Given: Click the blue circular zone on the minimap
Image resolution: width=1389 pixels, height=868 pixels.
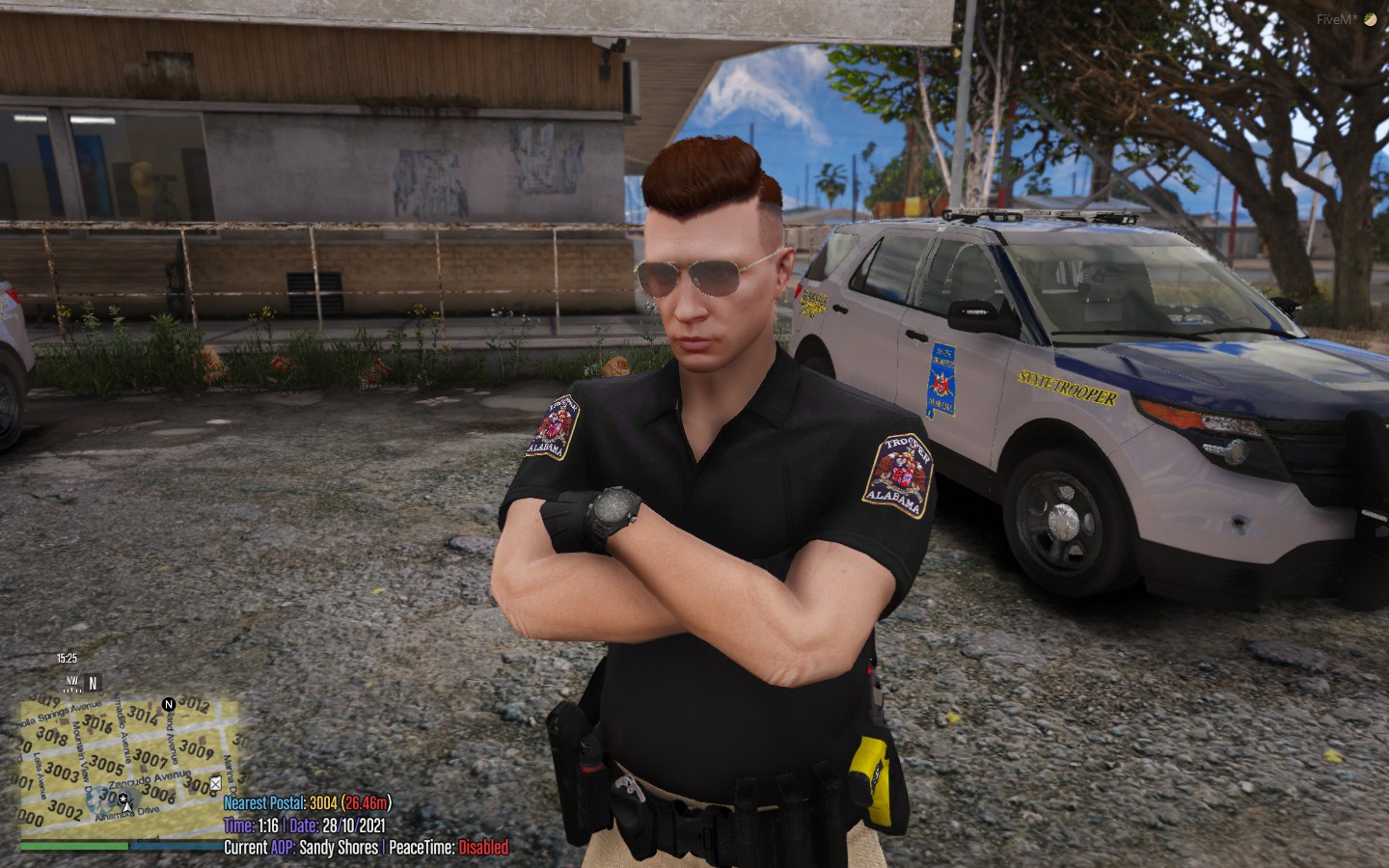Looking at the screenshot, I should (x=99, y=801).
